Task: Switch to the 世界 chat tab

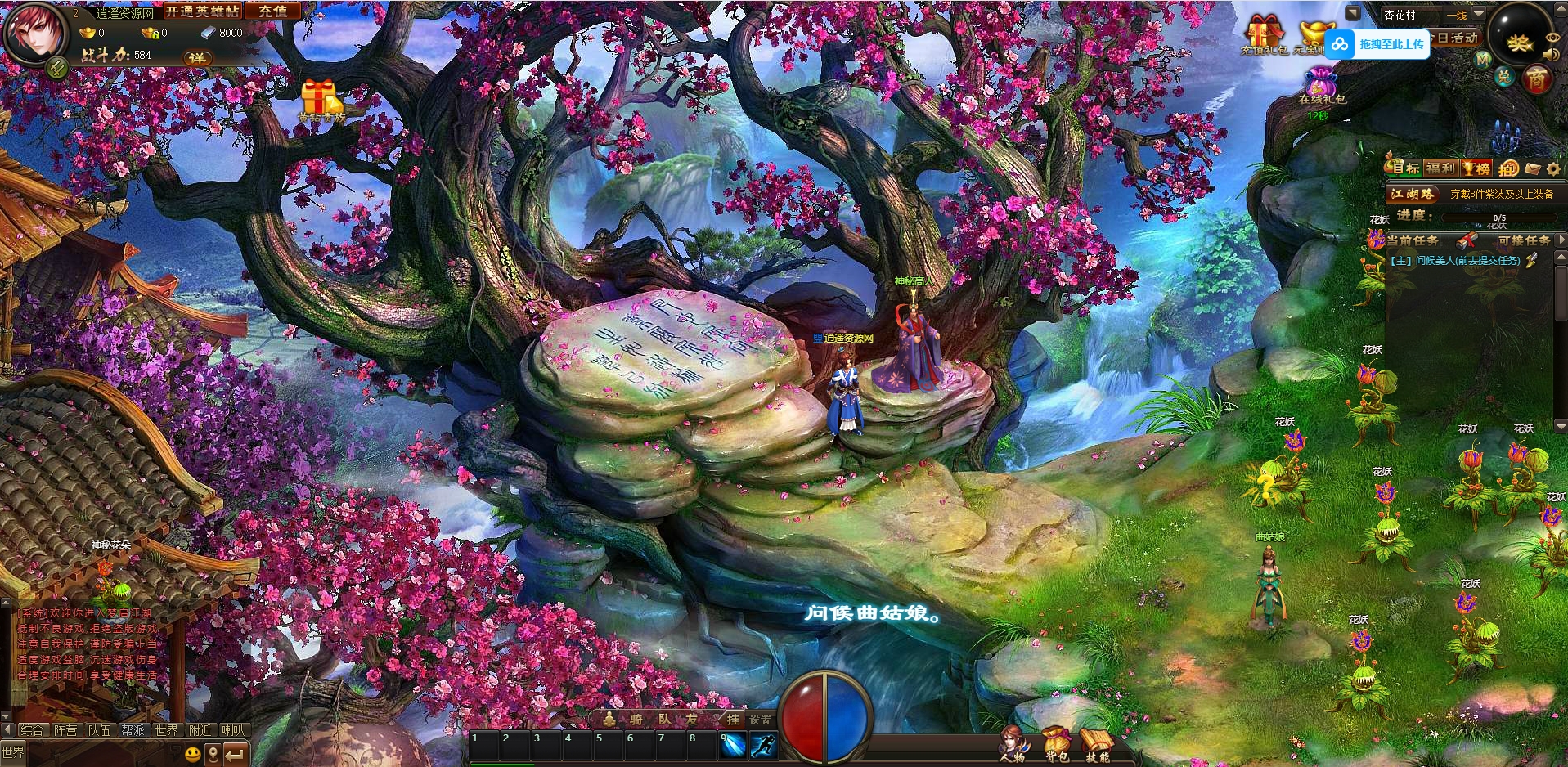Action: coord(166,730)
